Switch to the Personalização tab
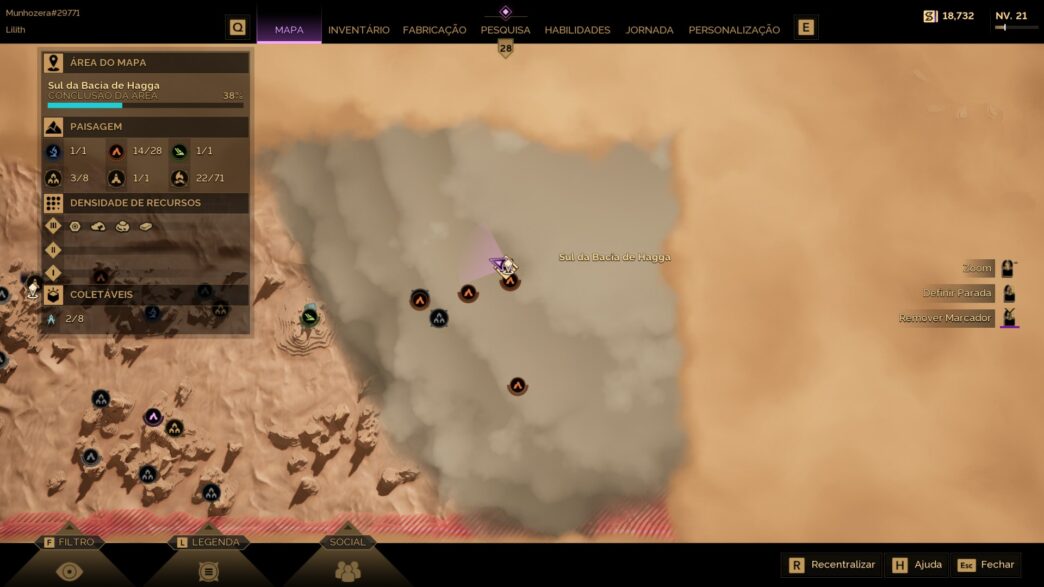The image size is (1044, 587). pos(734,30)
